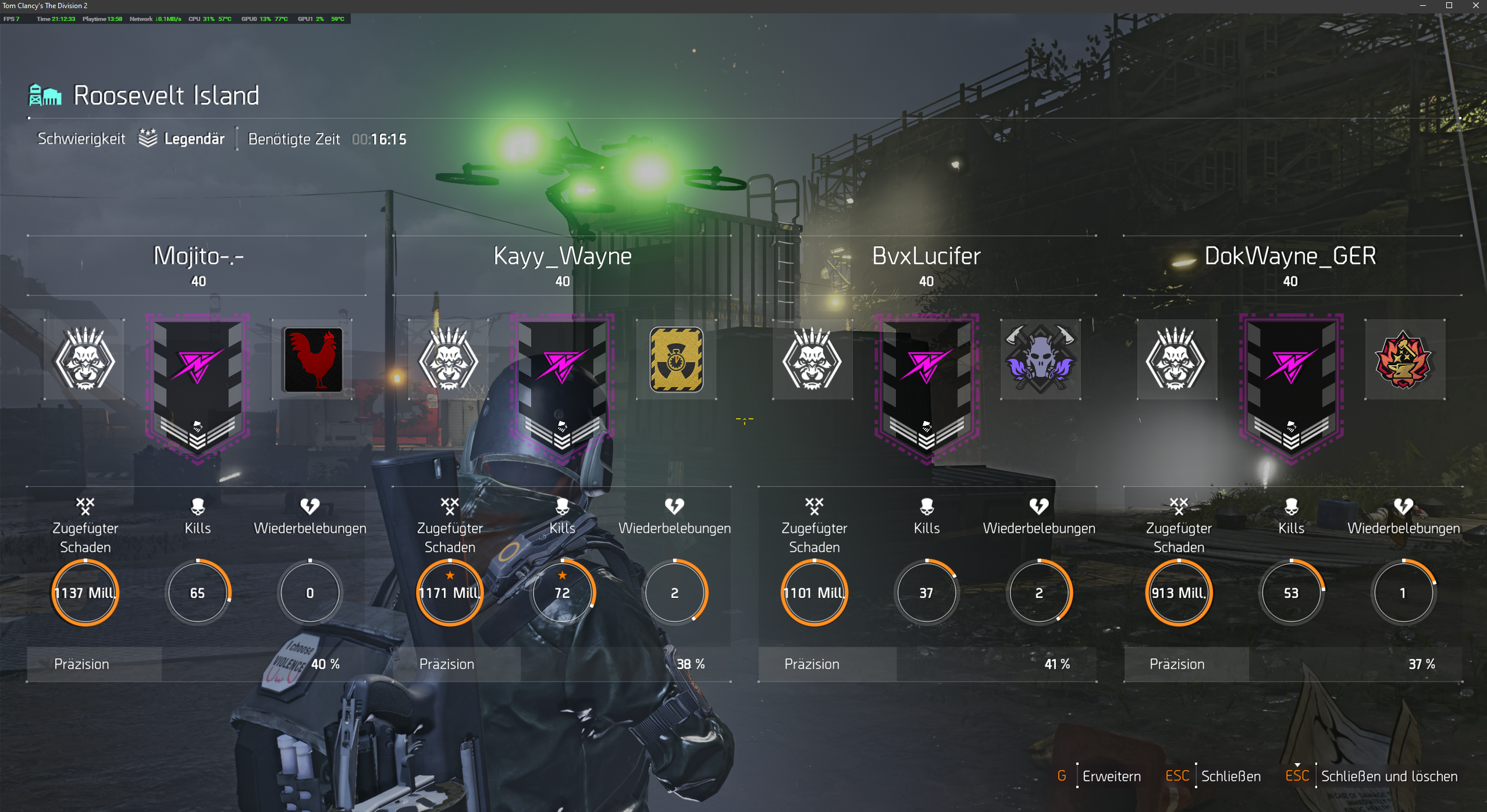Select the yellow stopwatch hazard patch
Viewport: 1487px width, 812px height.
676,359
